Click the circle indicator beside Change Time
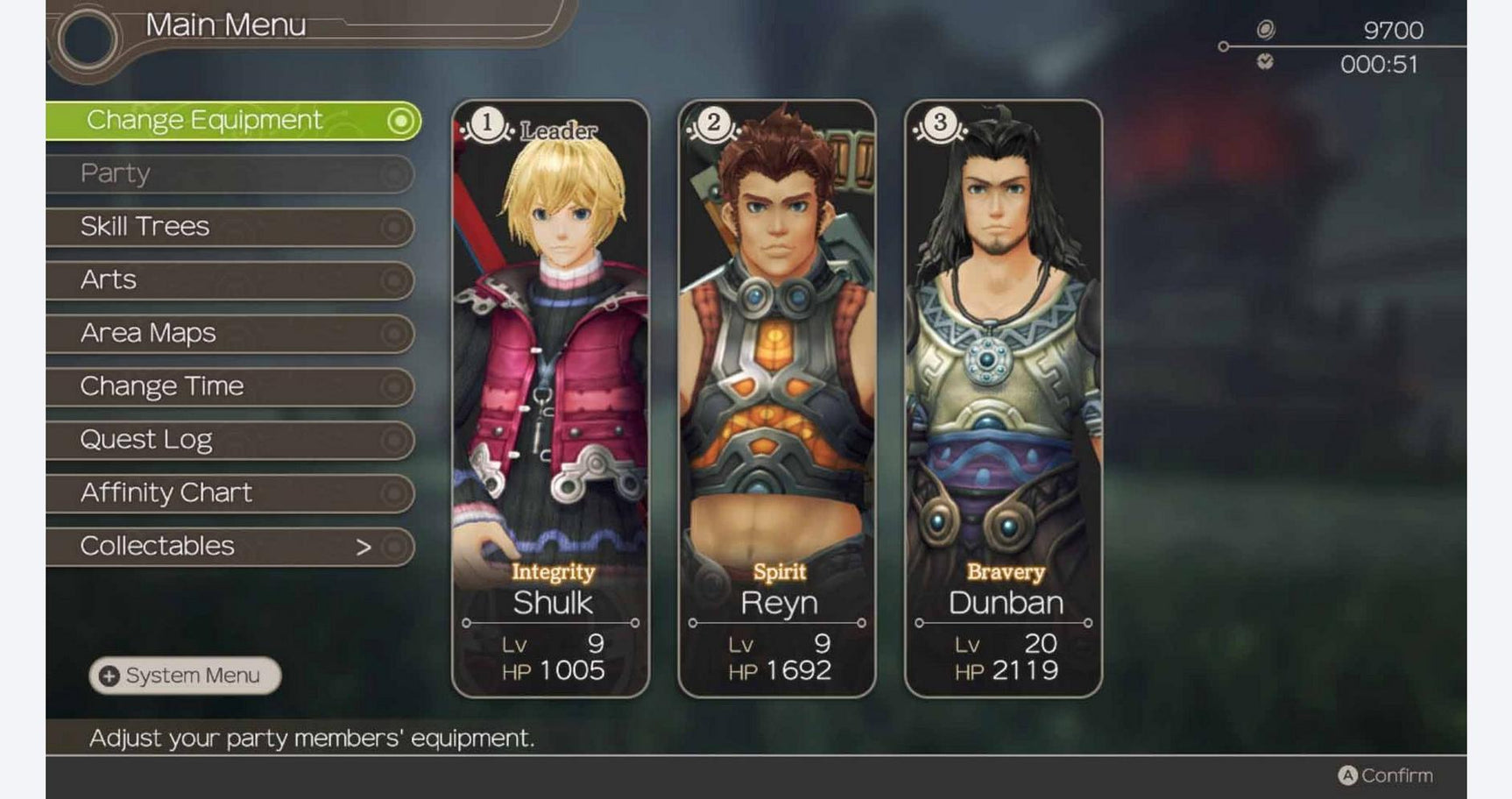 [394, 386]
